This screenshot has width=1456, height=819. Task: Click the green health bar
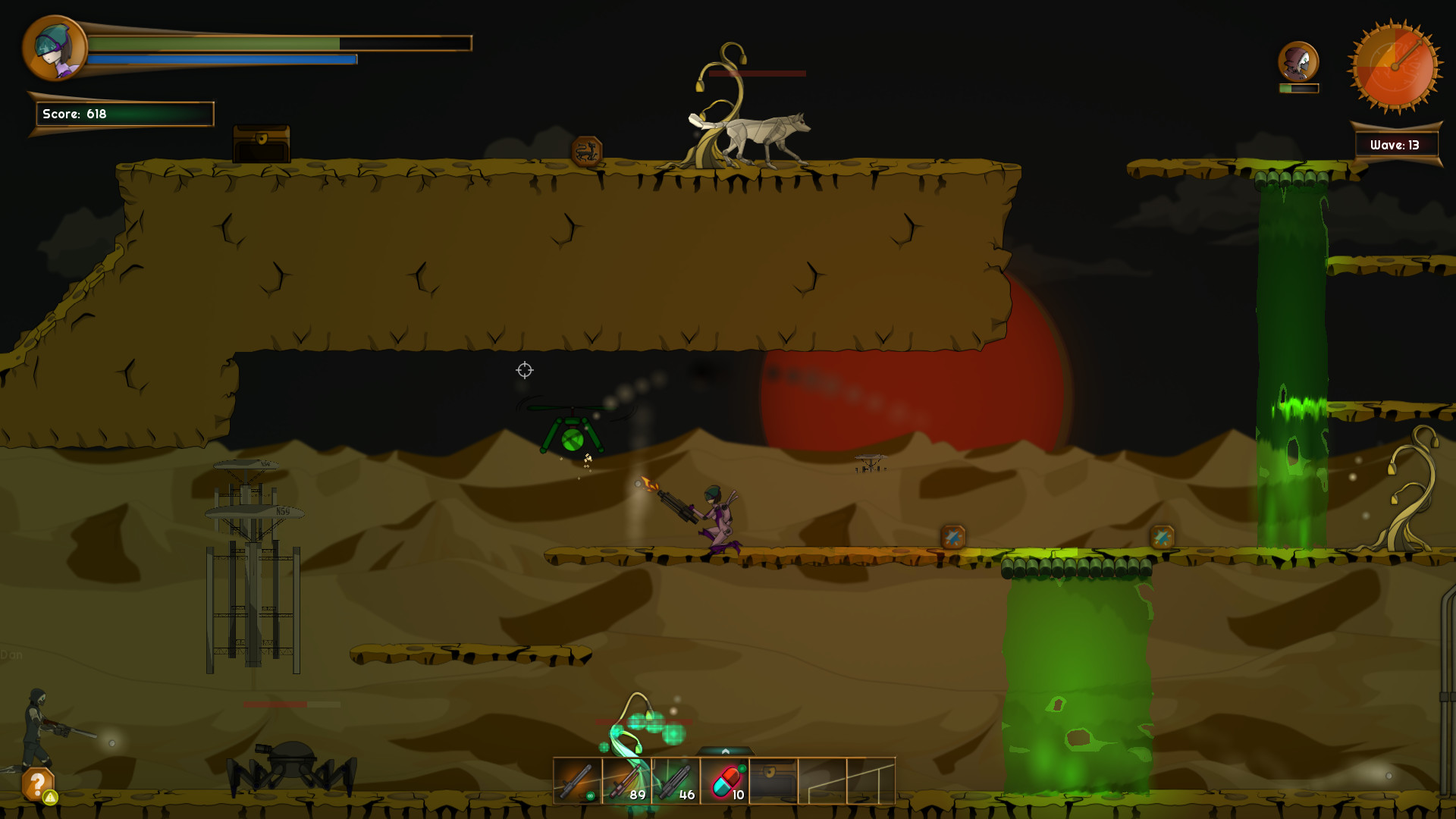[x=212, y=42]
